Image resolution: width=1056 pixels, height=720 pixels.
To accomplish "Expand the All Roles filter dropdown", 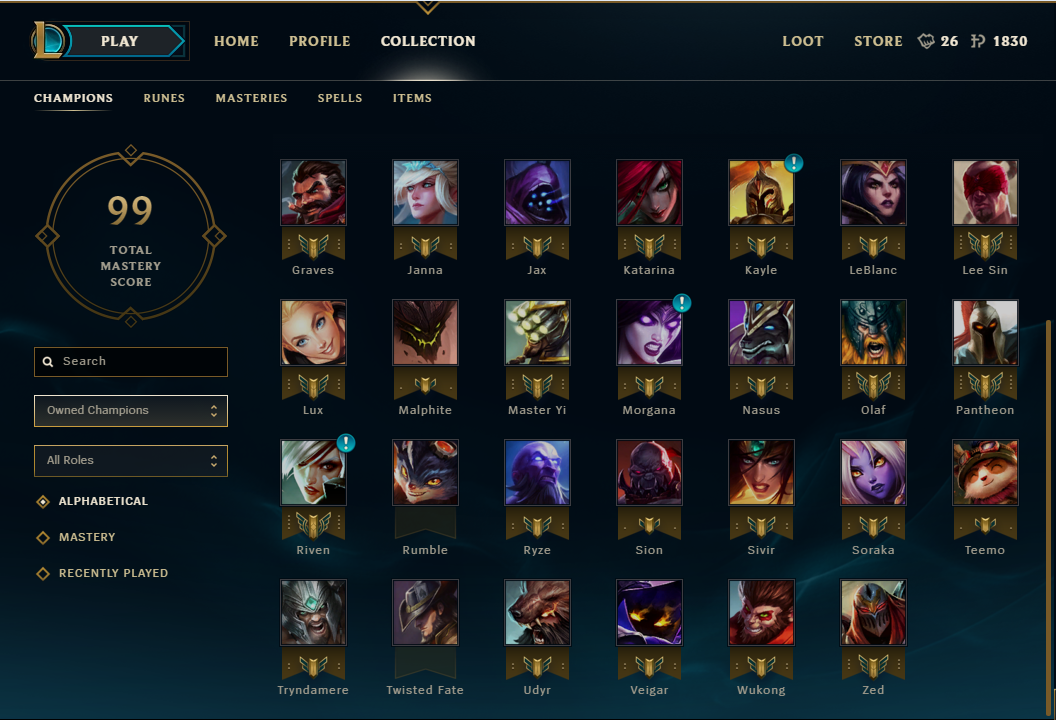I will [x=131, y=461].
